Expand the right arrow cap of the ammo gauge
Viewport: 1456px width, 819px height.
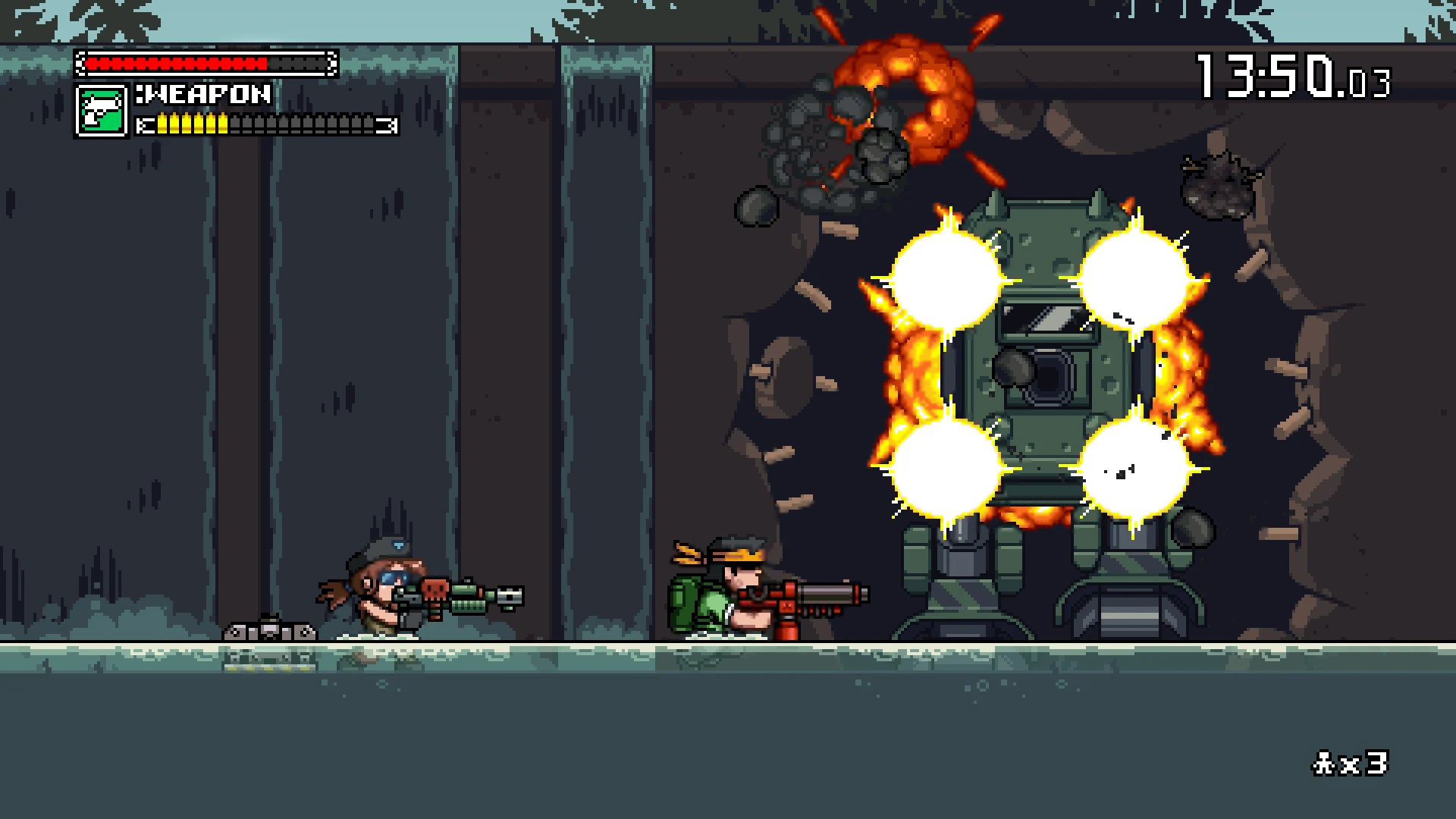point(392,124)
